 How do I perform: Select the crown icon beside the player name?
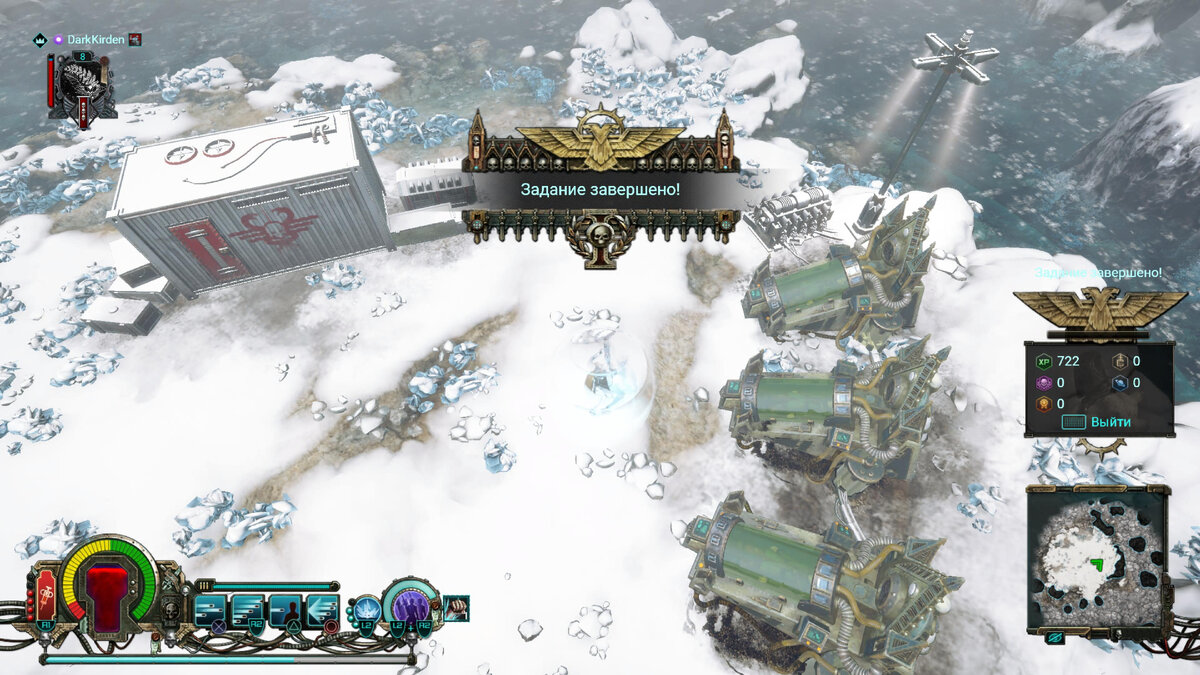41,40
